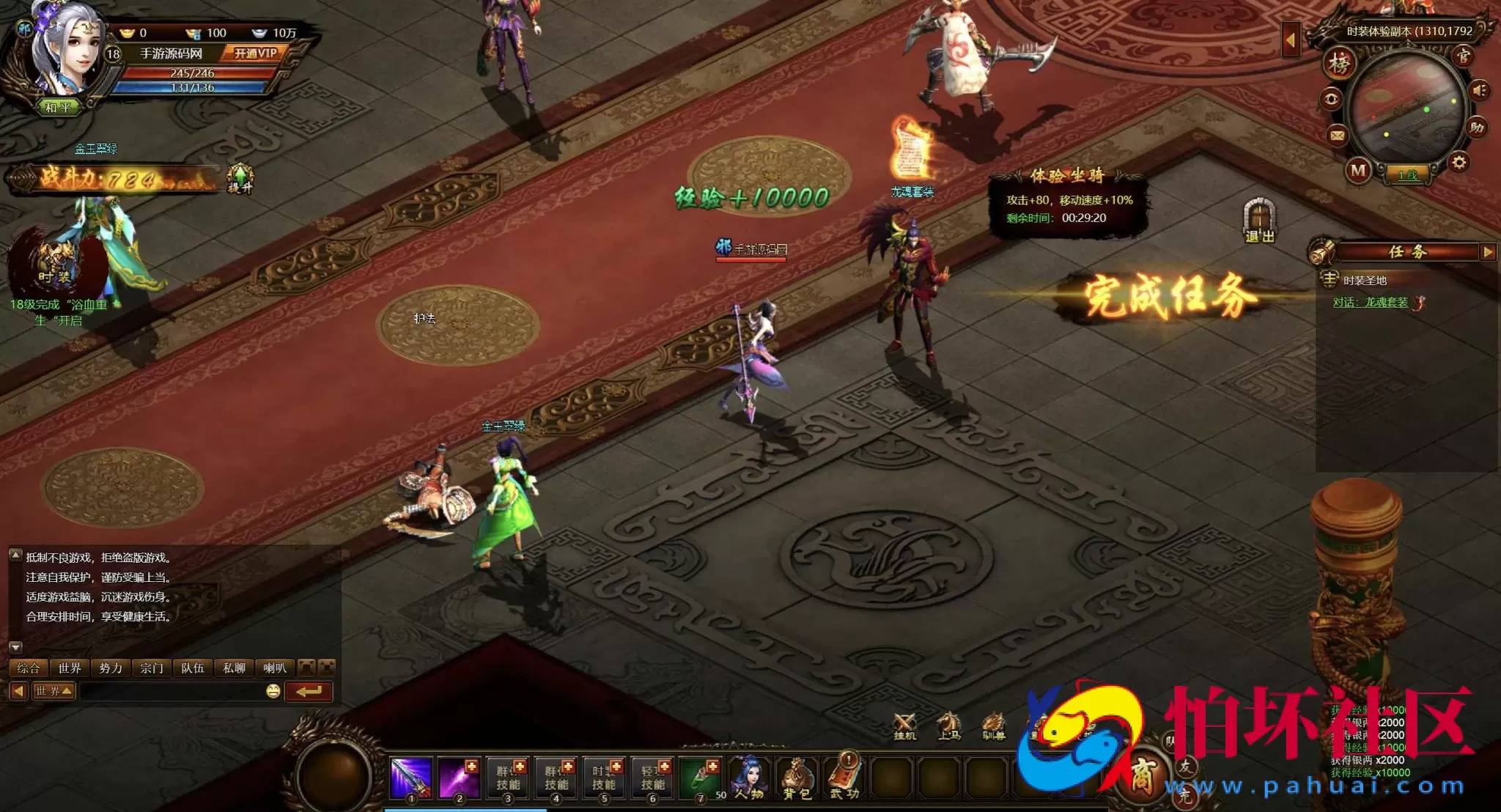Image resolution: width=1501 pixels, height=812 pixels.
Task: Switch to the 宗门 chat tab
Action: click(152, 668)
